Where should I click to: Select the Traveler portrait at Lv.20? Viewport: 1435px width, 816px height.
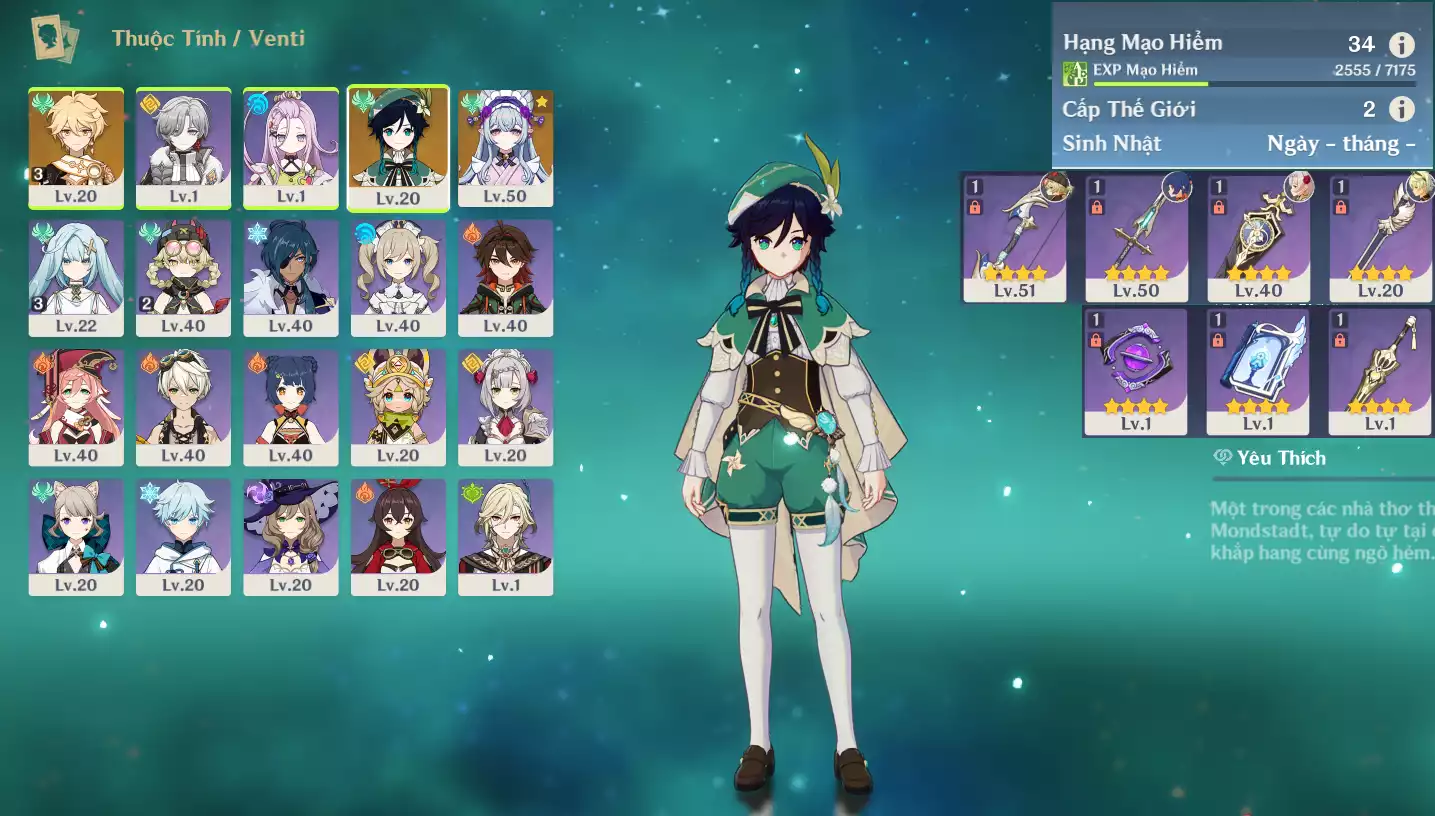[x=76, y=147]
